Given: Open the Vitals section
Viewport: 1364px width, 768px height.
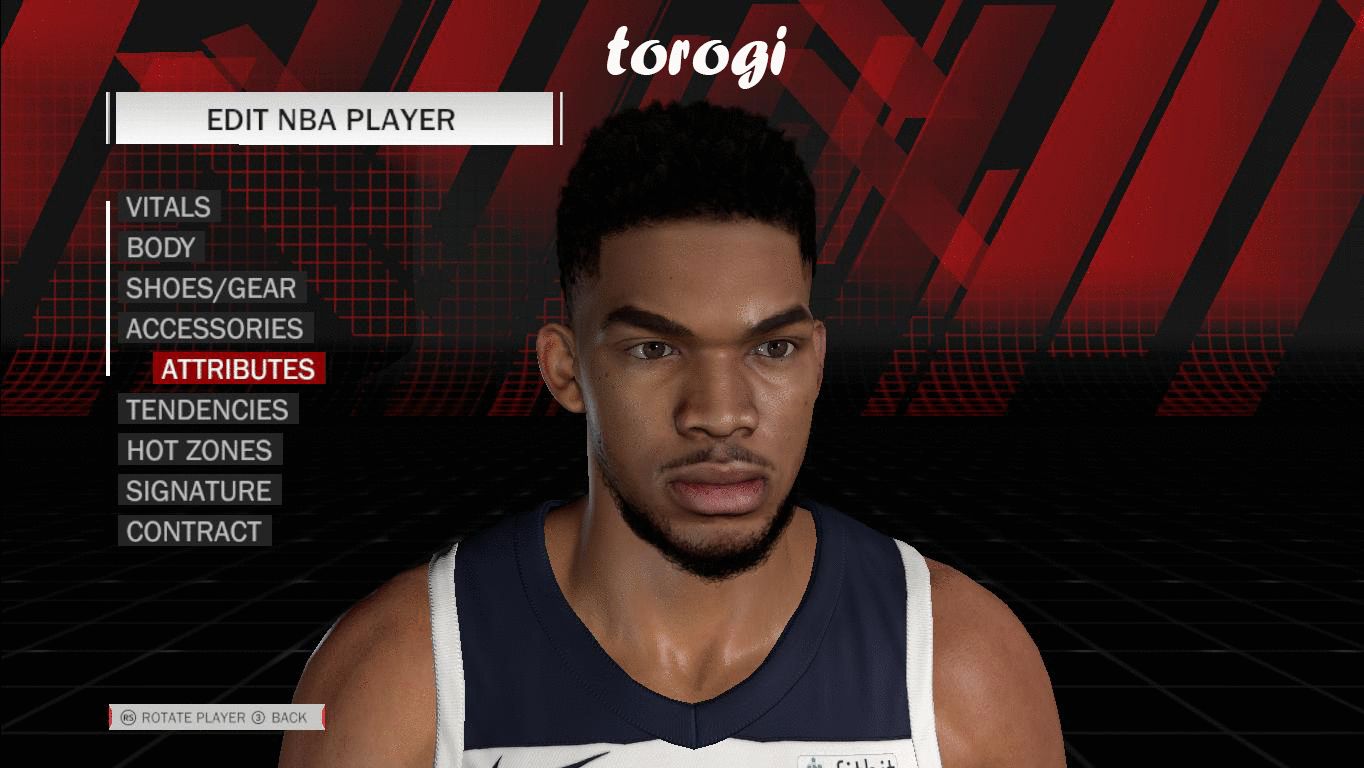Looking at the screenshot, I should click(x=168, y=207).
